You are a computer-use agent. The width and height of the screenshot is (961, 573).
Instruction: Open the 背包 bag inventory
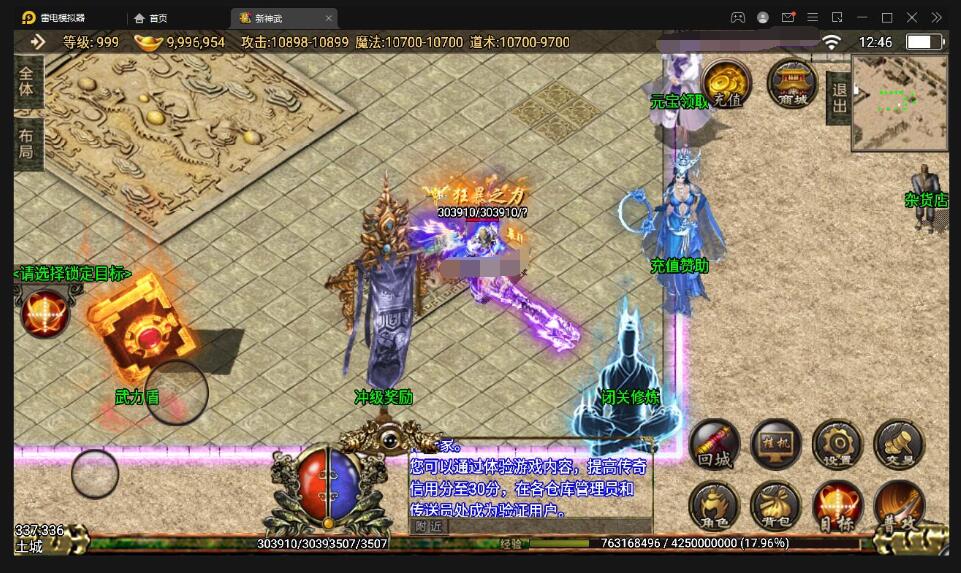776,506
